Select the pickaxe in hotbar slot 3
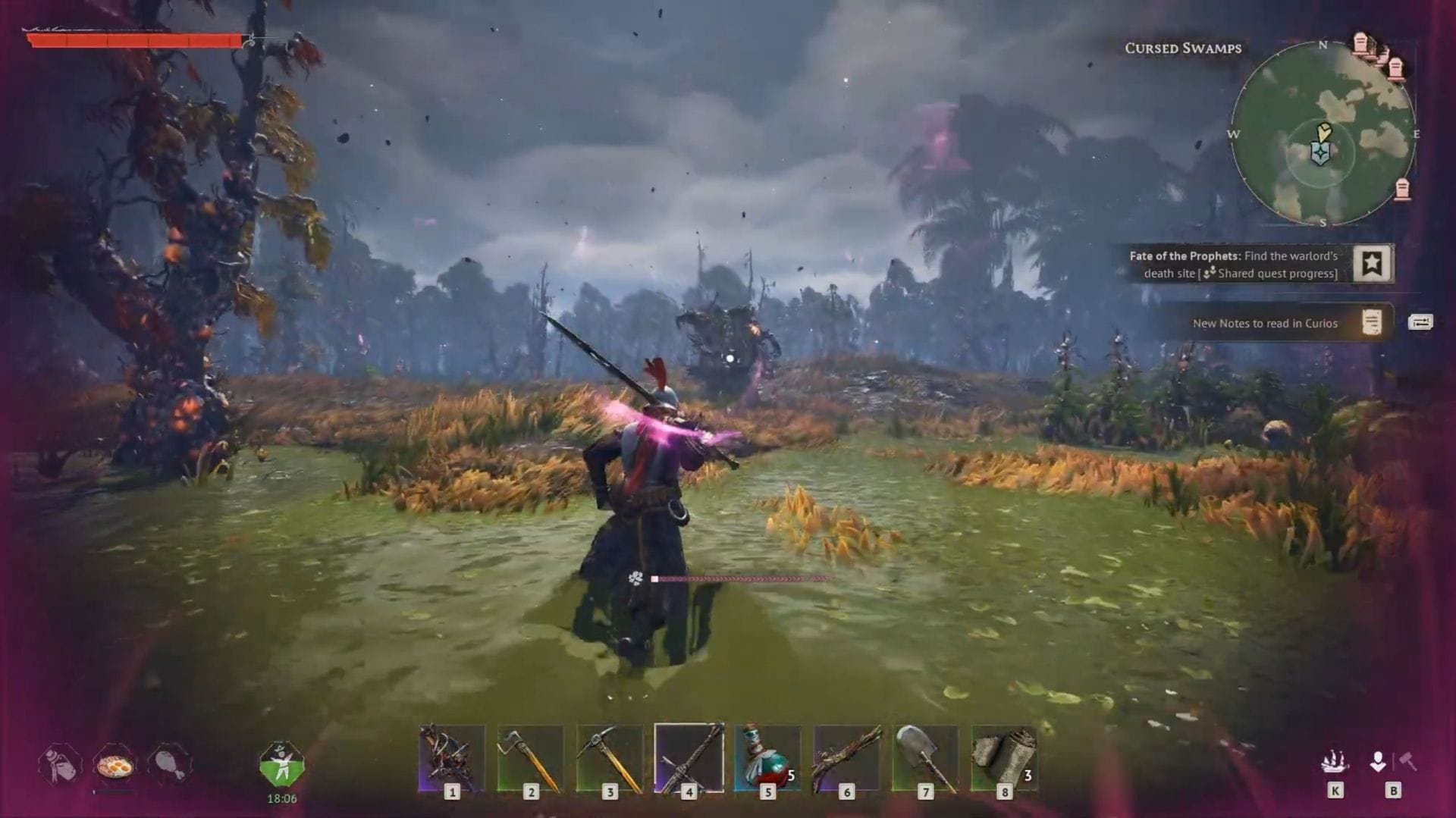Viewport: 1456px width, 818px height. [610, 758]
